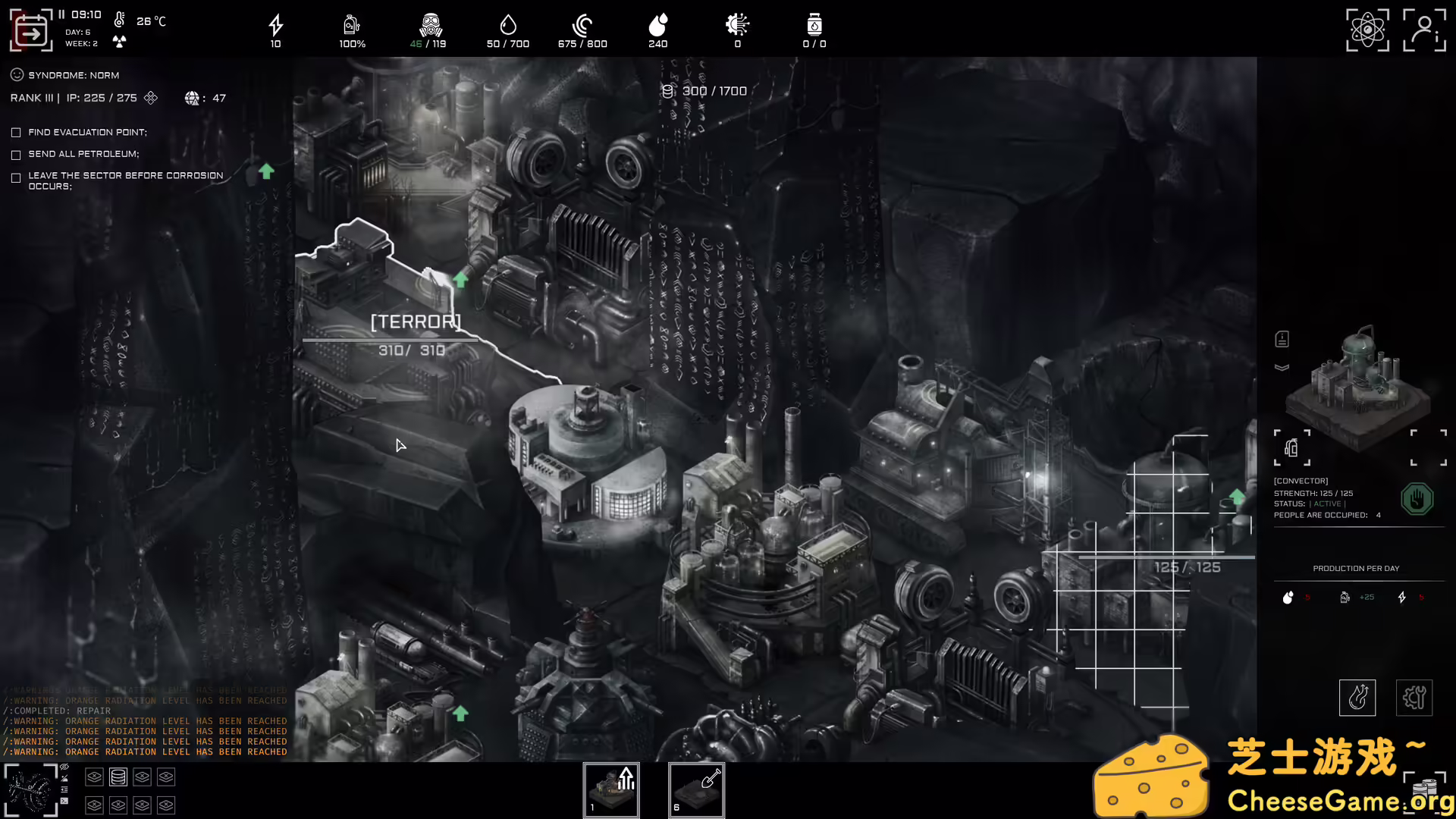Check the FIND EVACUATION POINT objective

(16, 132)
